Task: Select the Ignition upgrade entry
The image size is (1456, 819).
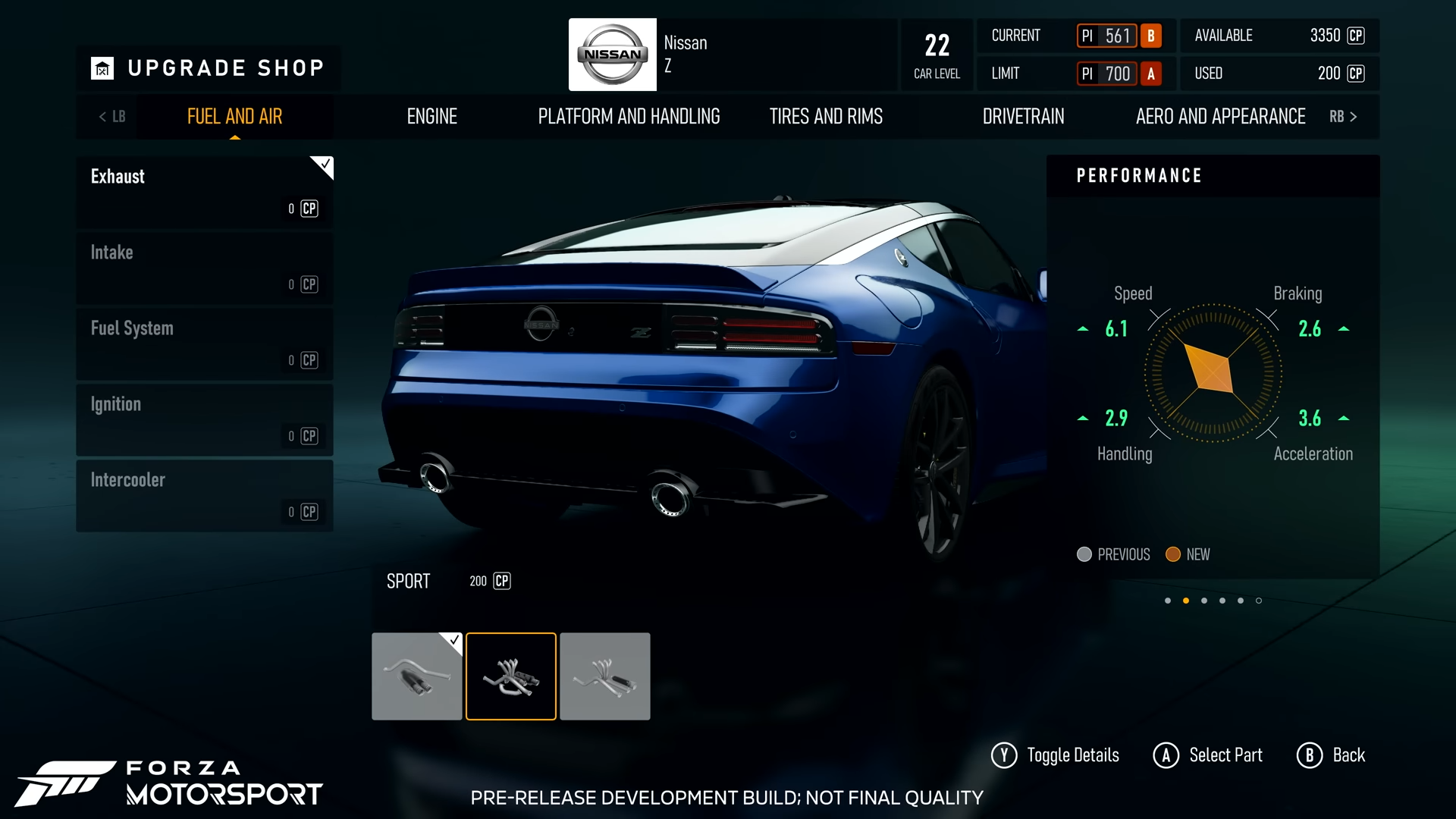Action: pos(205,419)
